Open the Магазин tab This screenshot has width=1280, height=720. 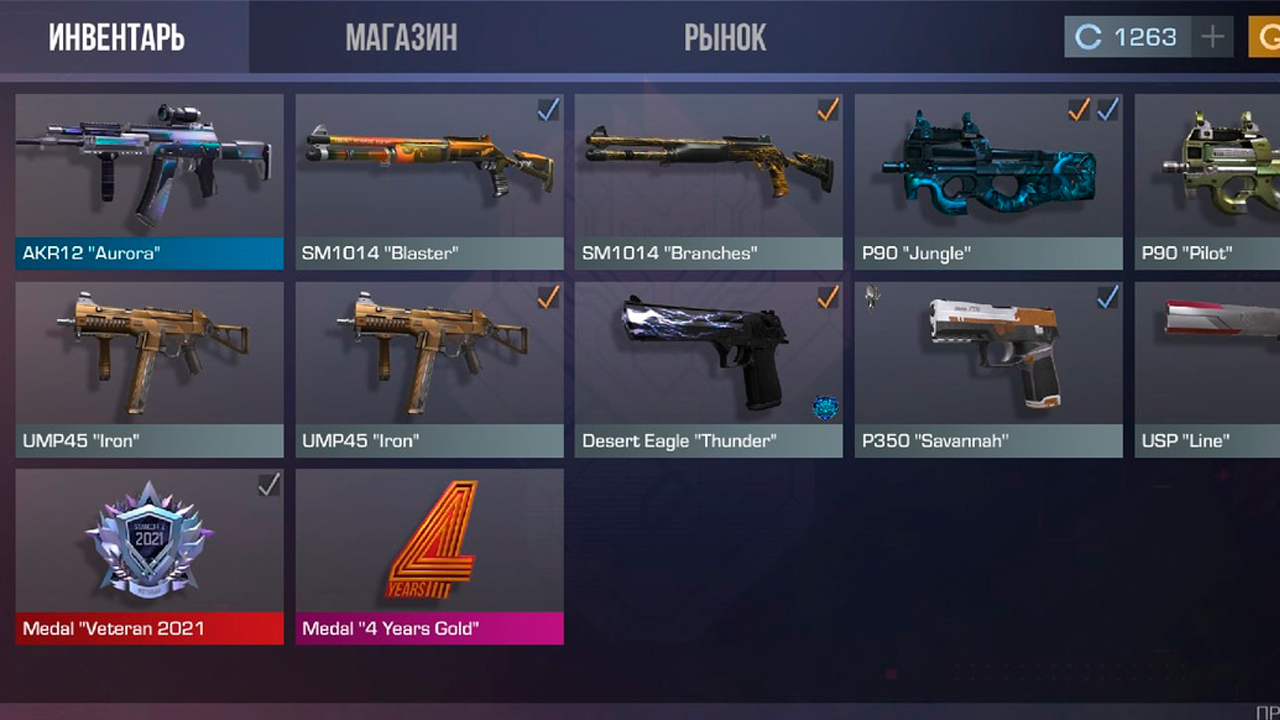point(401,38)
